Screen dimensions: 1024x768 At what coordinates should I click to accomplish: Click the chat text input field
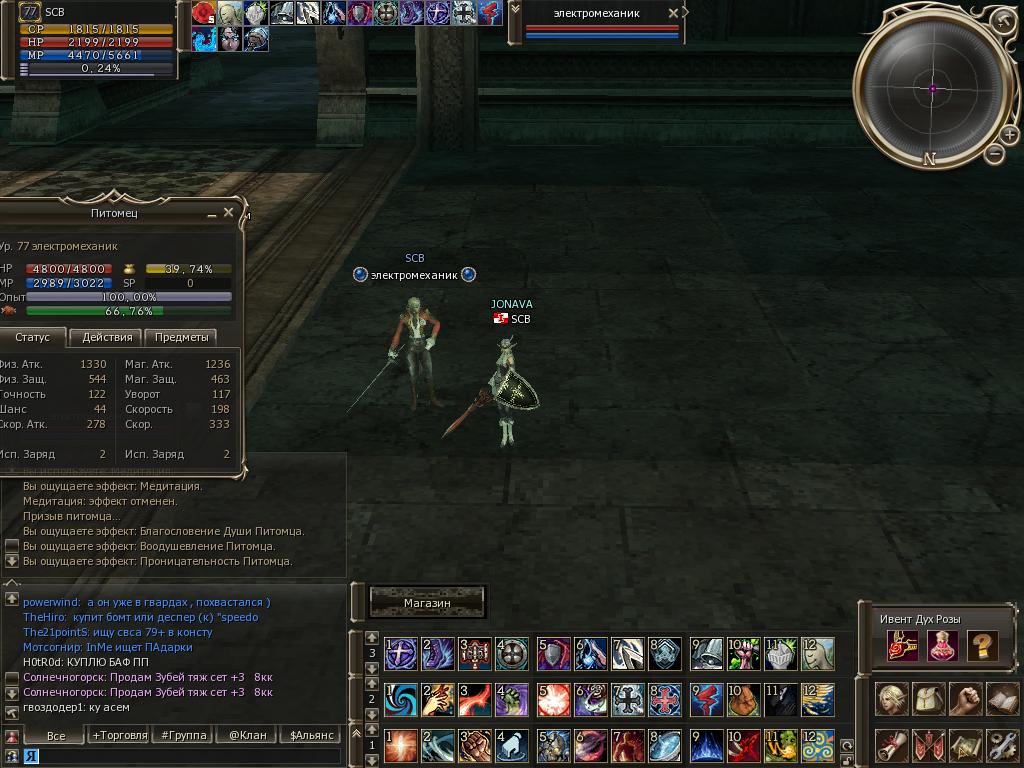click(x=180, y=757)
